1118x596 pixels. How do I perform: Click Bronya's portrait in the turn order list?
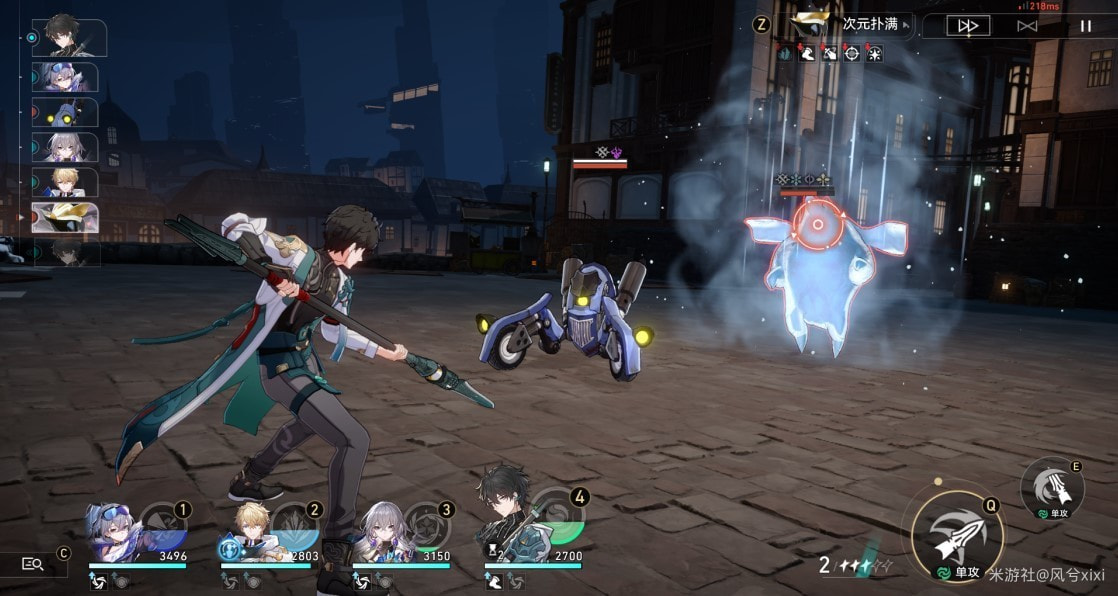(x=66, y=147)
